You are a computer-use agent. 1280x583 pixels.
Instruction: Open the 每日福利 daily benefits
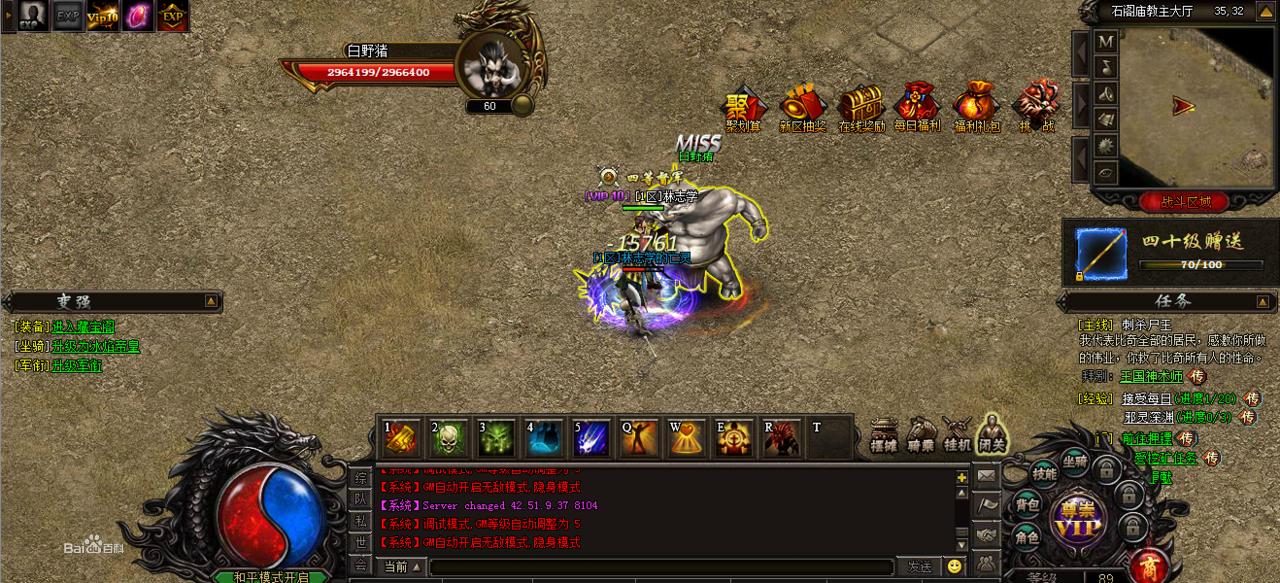(917, 106)
